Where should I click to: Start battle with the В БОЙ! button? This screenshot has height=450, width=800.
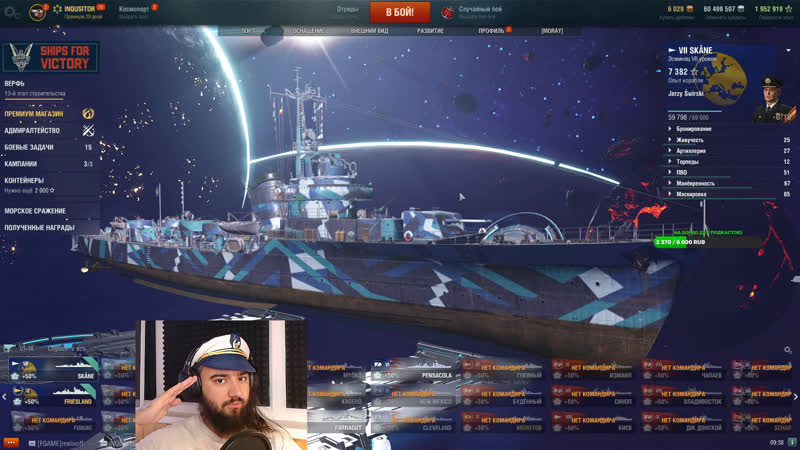pyautogui.click(x=400, y=12)
